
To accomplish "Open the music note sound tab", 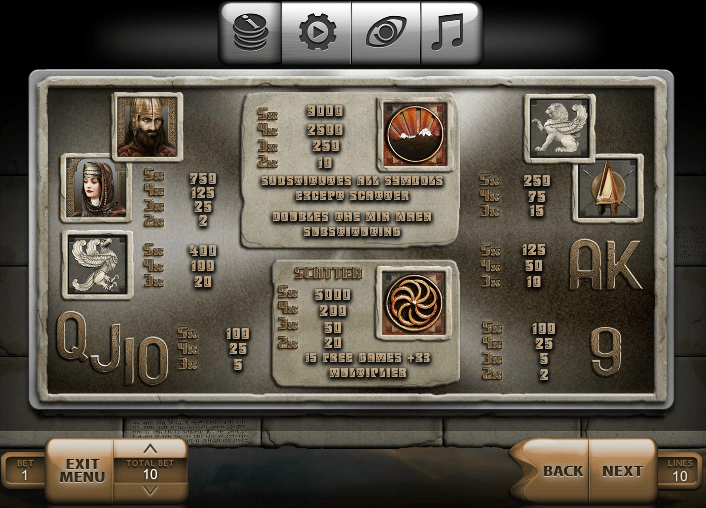I will point(449,32).
